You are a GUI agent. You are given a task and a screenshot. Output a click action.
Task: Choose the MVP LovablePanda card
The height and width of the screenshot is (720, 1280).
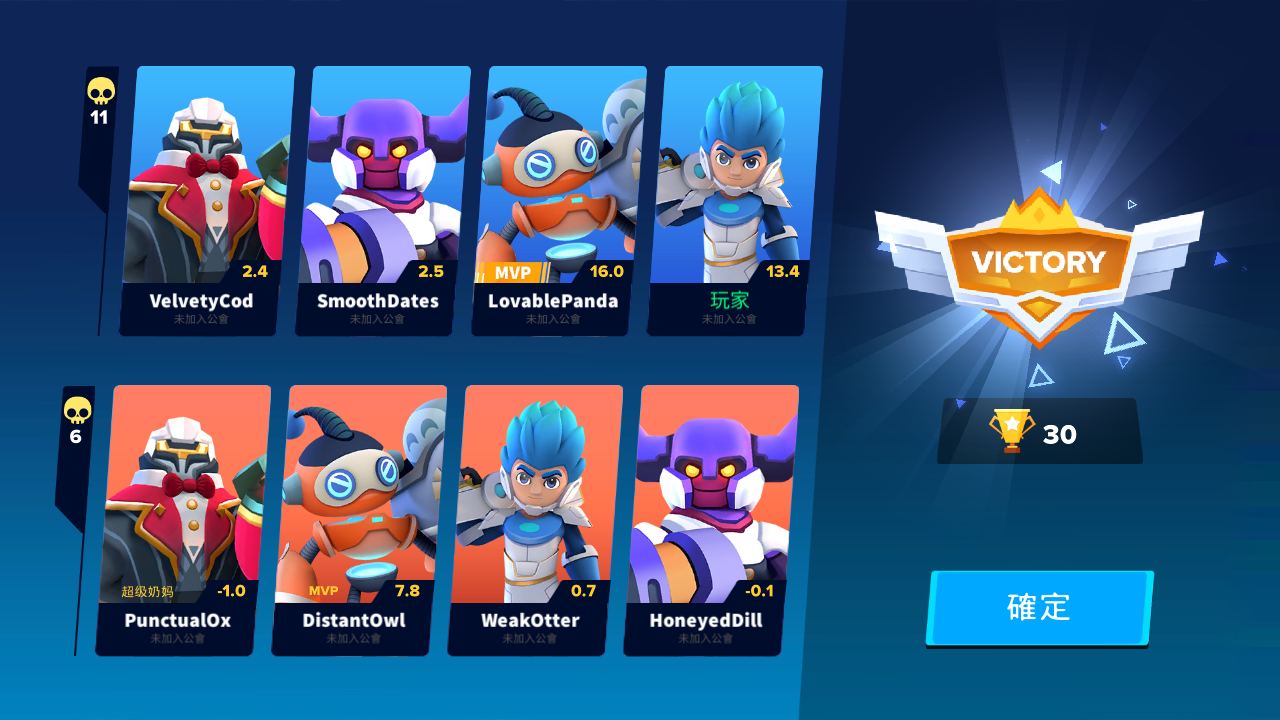(x=558, y=200)
